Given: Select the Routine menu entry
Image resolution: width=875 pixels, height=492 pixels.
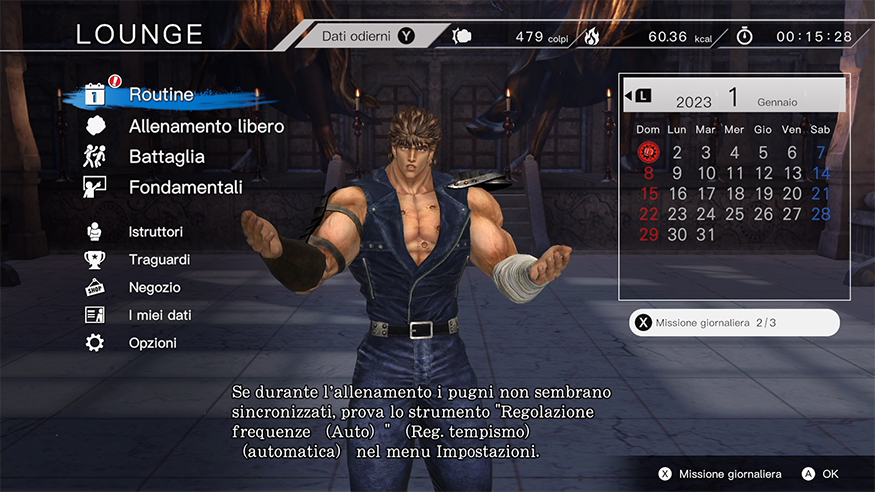Looking at the screenshot, I should (160, 96).
